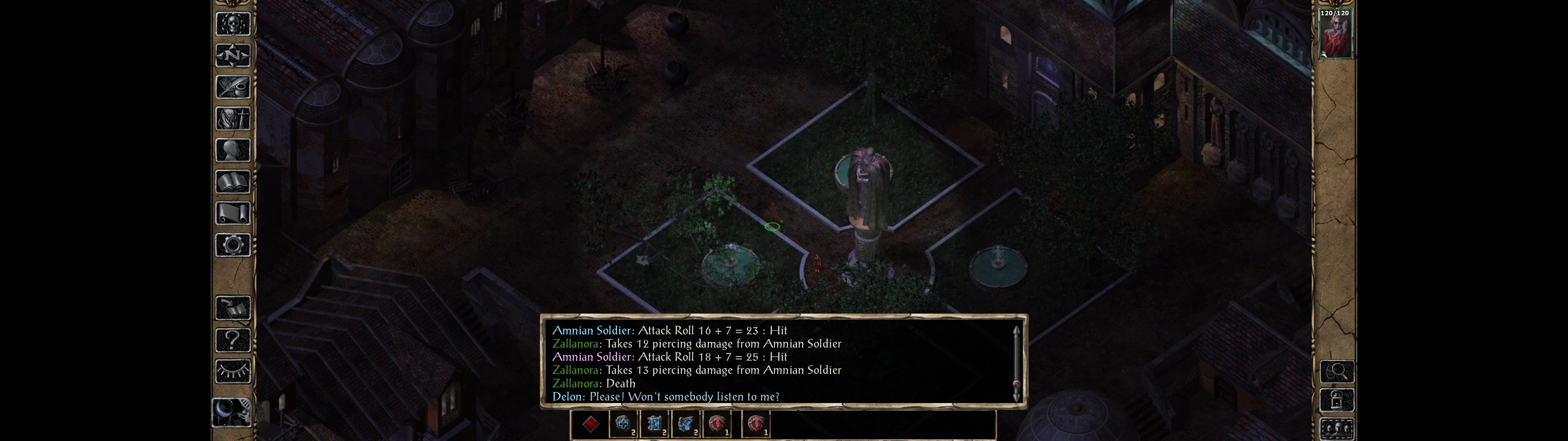Click the magnifying glass button
Screen dimensions: 1568x441
(1337, 371)
